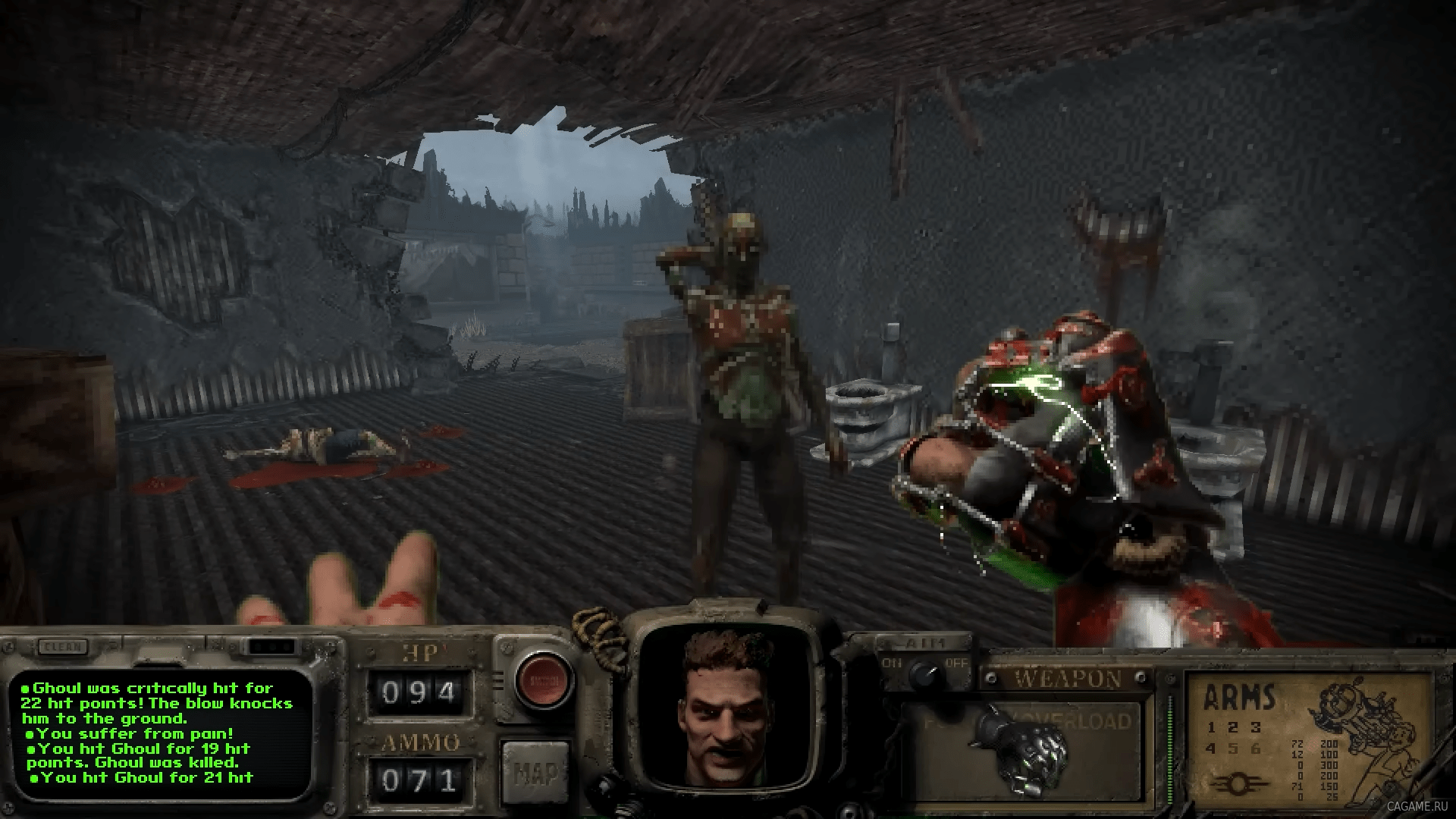Click the vault door emblem in the ARMS panel
1456x819 pixels.
point(1239,782)
